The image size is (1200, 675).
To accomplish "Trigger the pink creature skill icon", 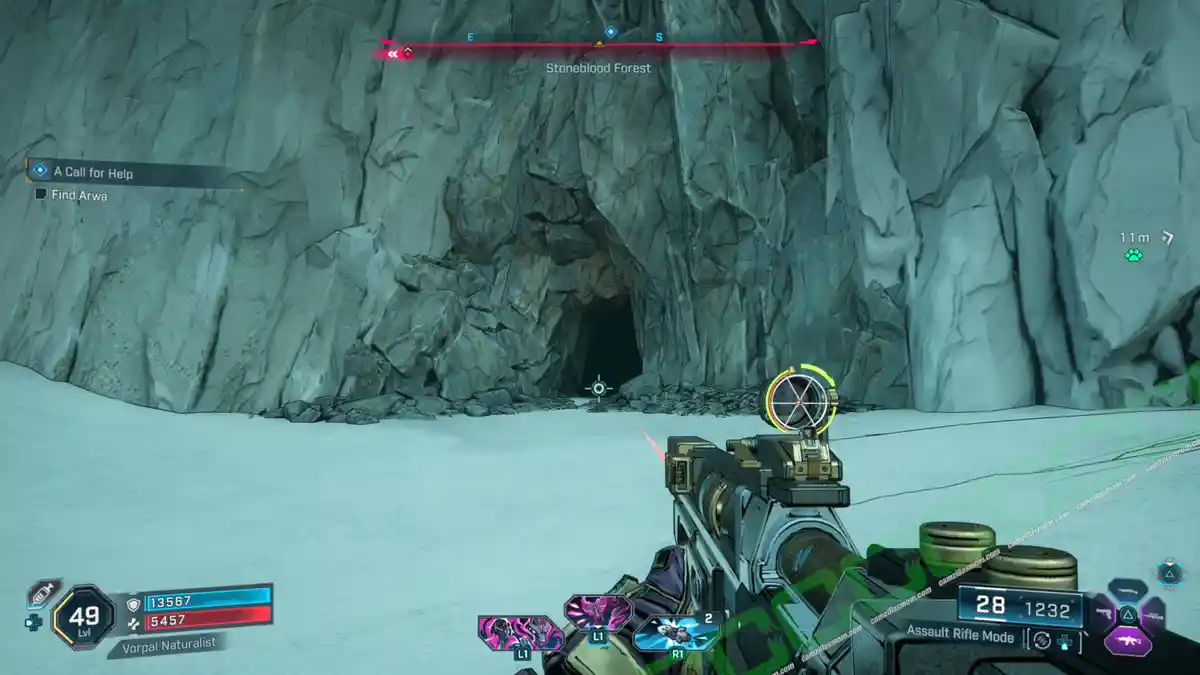I will tap(598, 610).
